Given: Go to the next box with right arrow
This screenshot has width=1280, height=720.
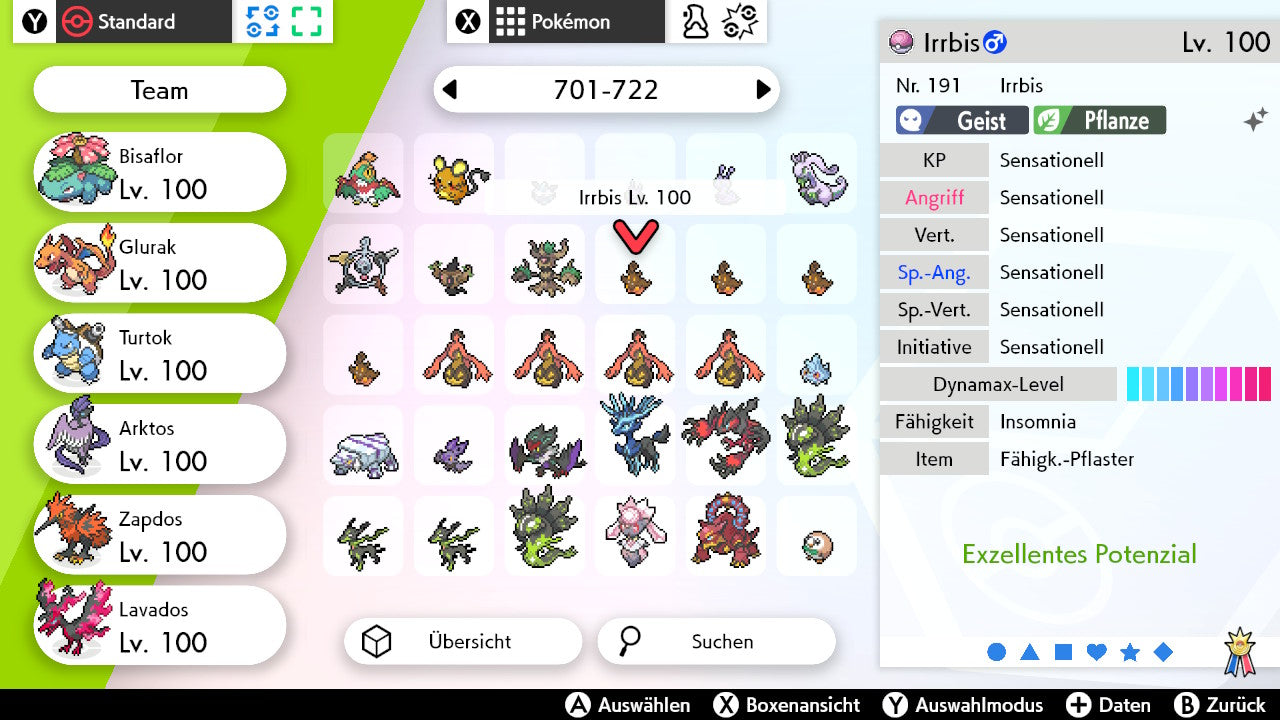Looking at the screenshot, I should tap(763, 90).
